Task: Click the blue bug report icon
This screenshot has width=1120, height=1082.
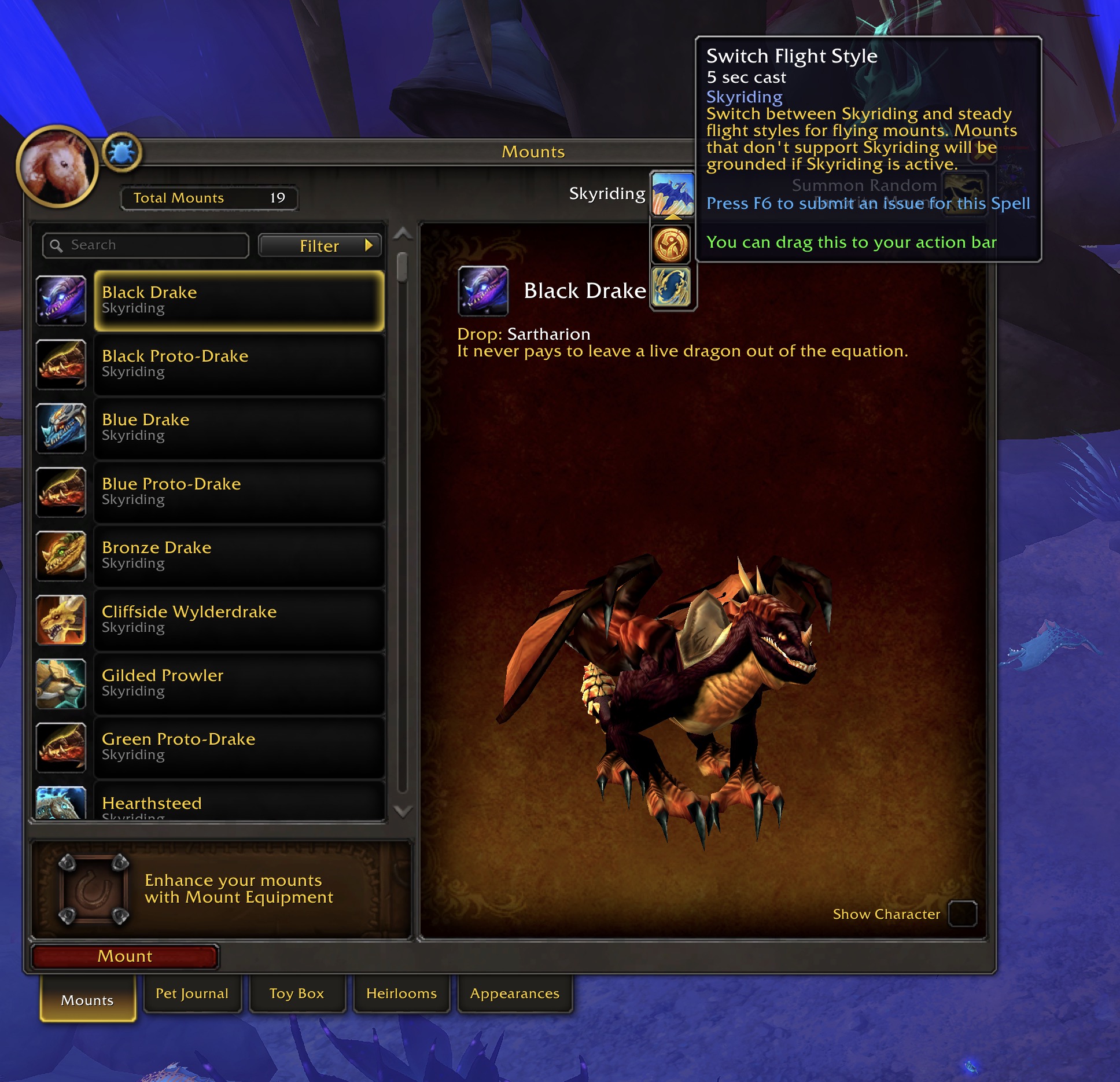Action: tap(122, 152)
